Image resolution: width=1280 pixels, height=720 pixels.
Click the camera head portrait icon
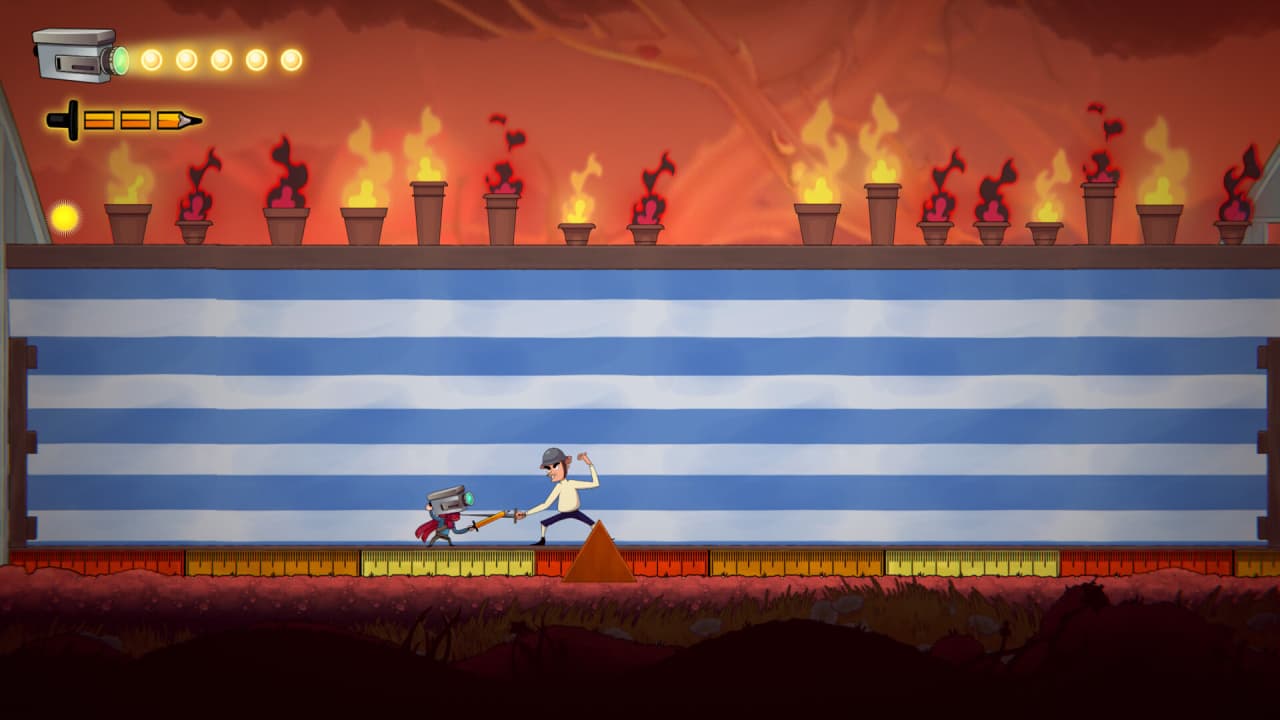click(78, 55)
